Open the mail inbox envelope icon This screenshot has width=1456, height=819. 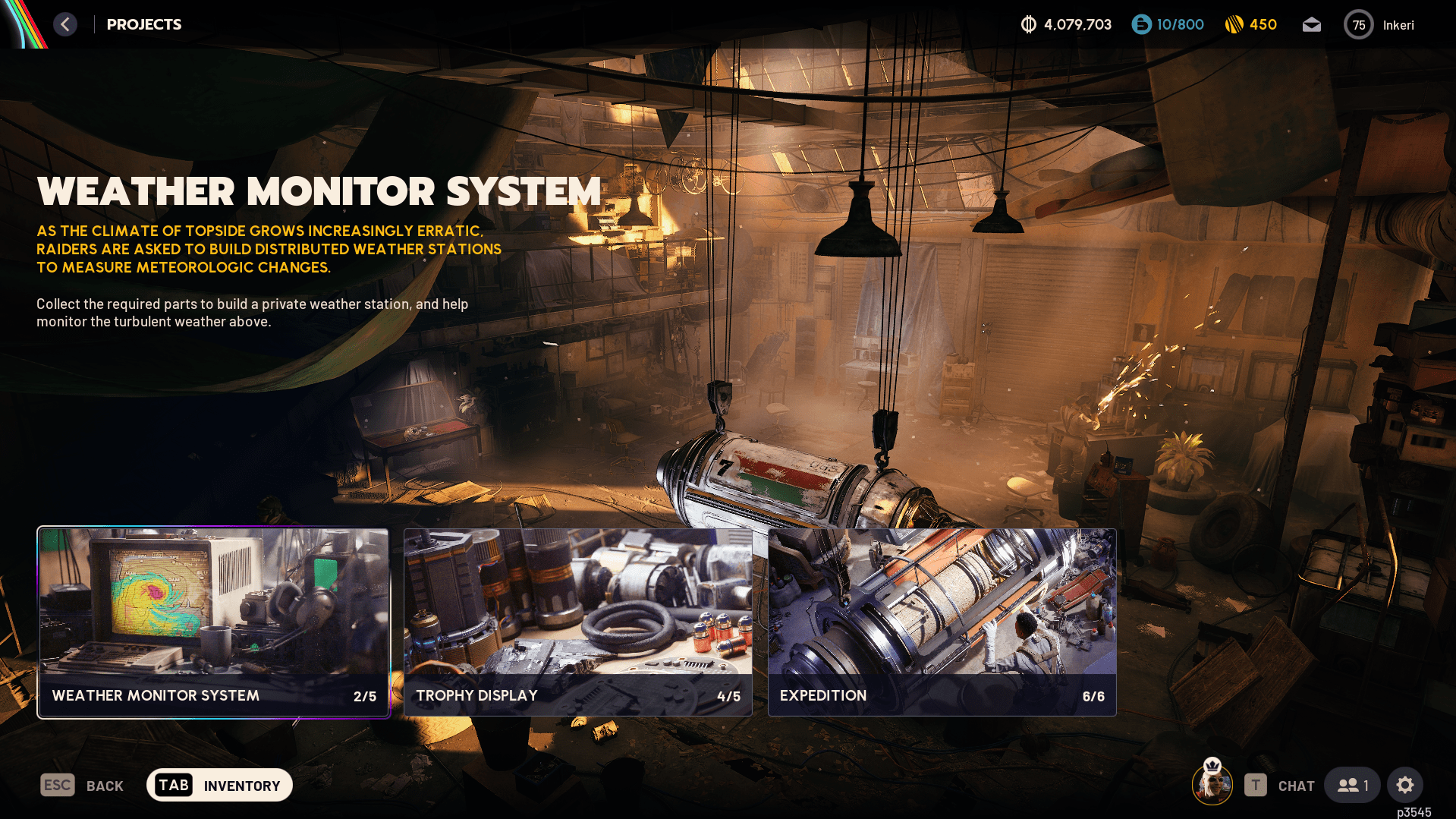click(x=1311, y=25)
